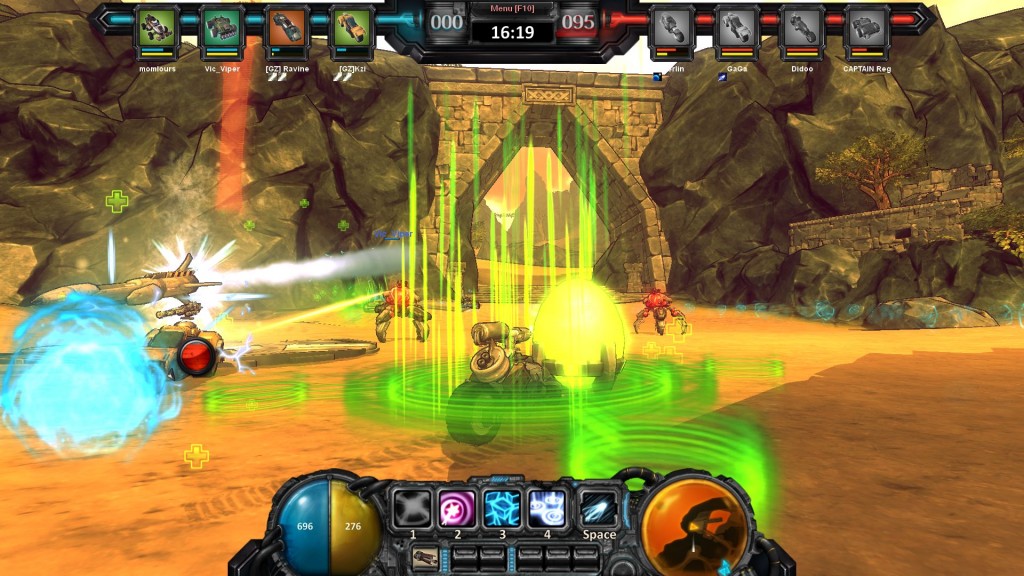Trigger the white discs ability in slot 4
The width and height of the screenshot is (1024, 576).
point(548,508)
